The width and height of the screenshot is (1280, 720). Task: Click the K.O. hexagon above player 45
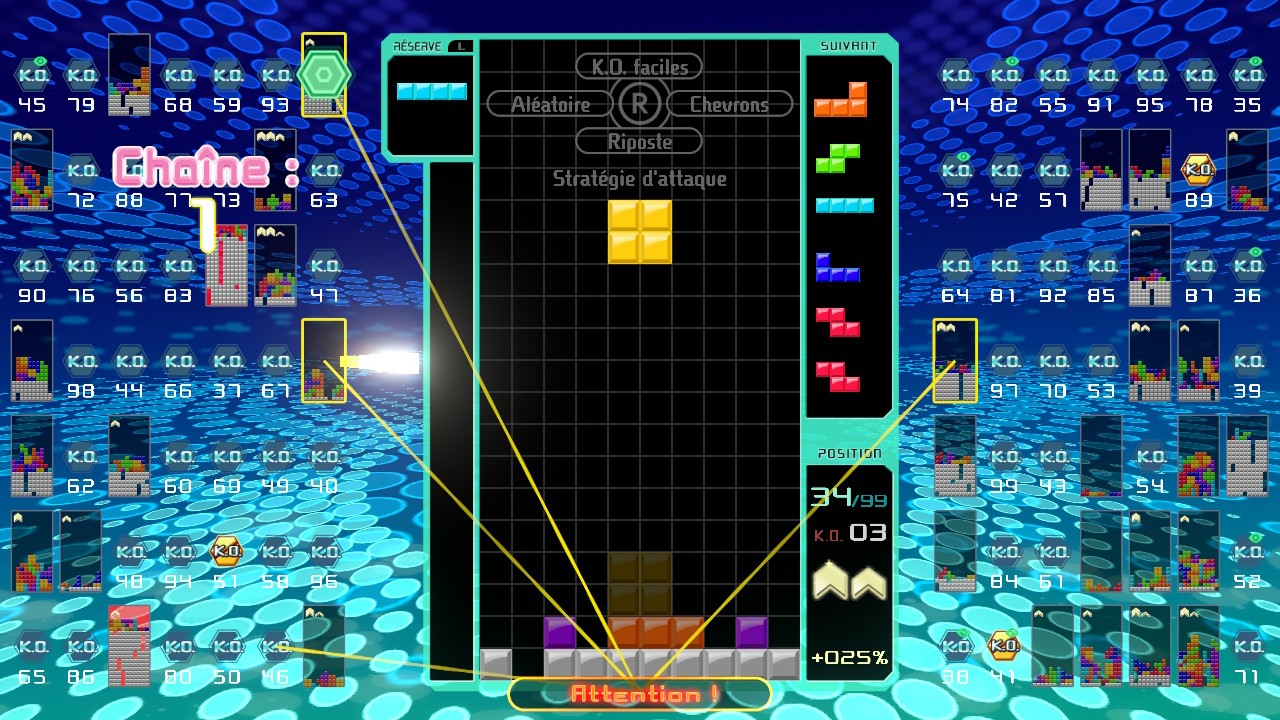pyautogui.click(x=32, y=74)
